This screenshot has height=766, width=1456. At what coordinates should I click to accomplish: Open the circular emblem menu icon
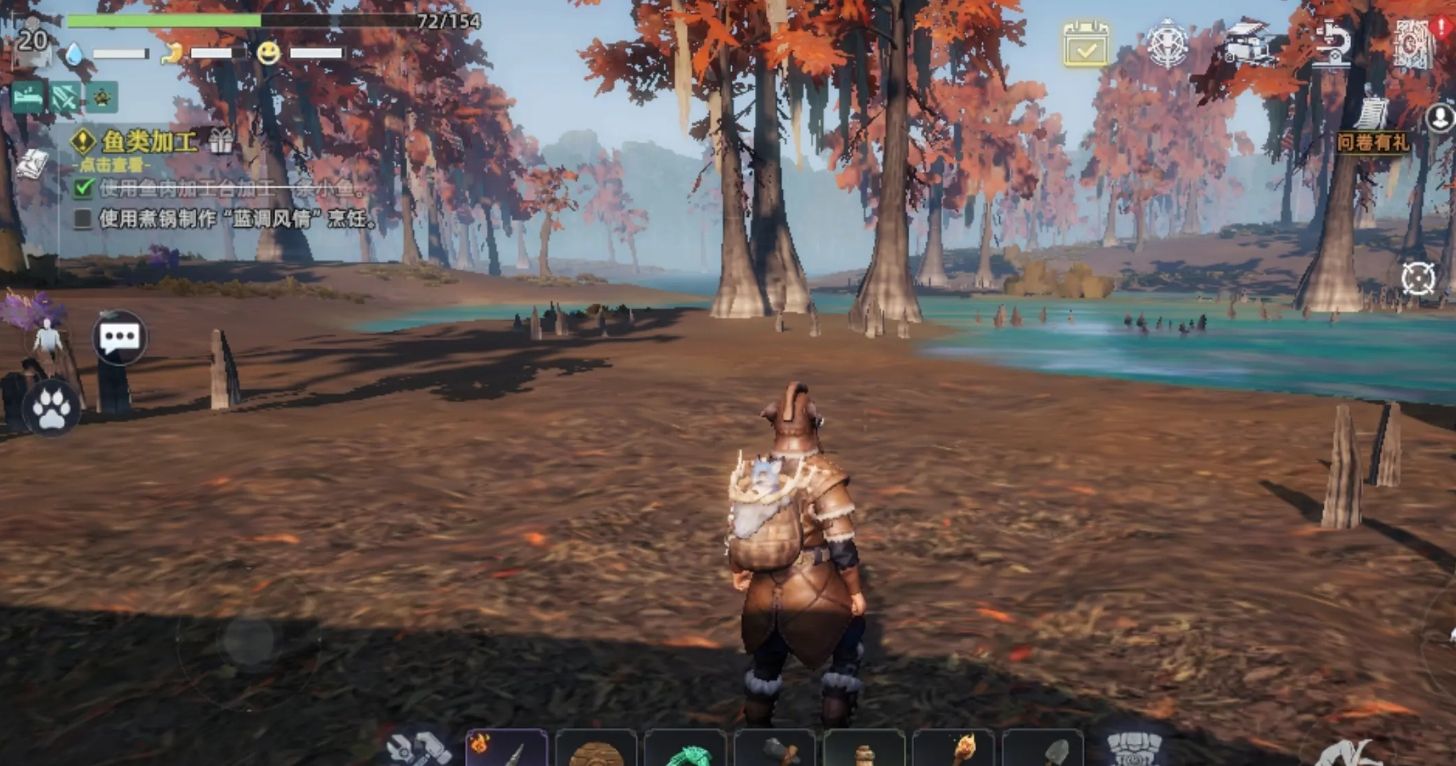click(1167, 44)
